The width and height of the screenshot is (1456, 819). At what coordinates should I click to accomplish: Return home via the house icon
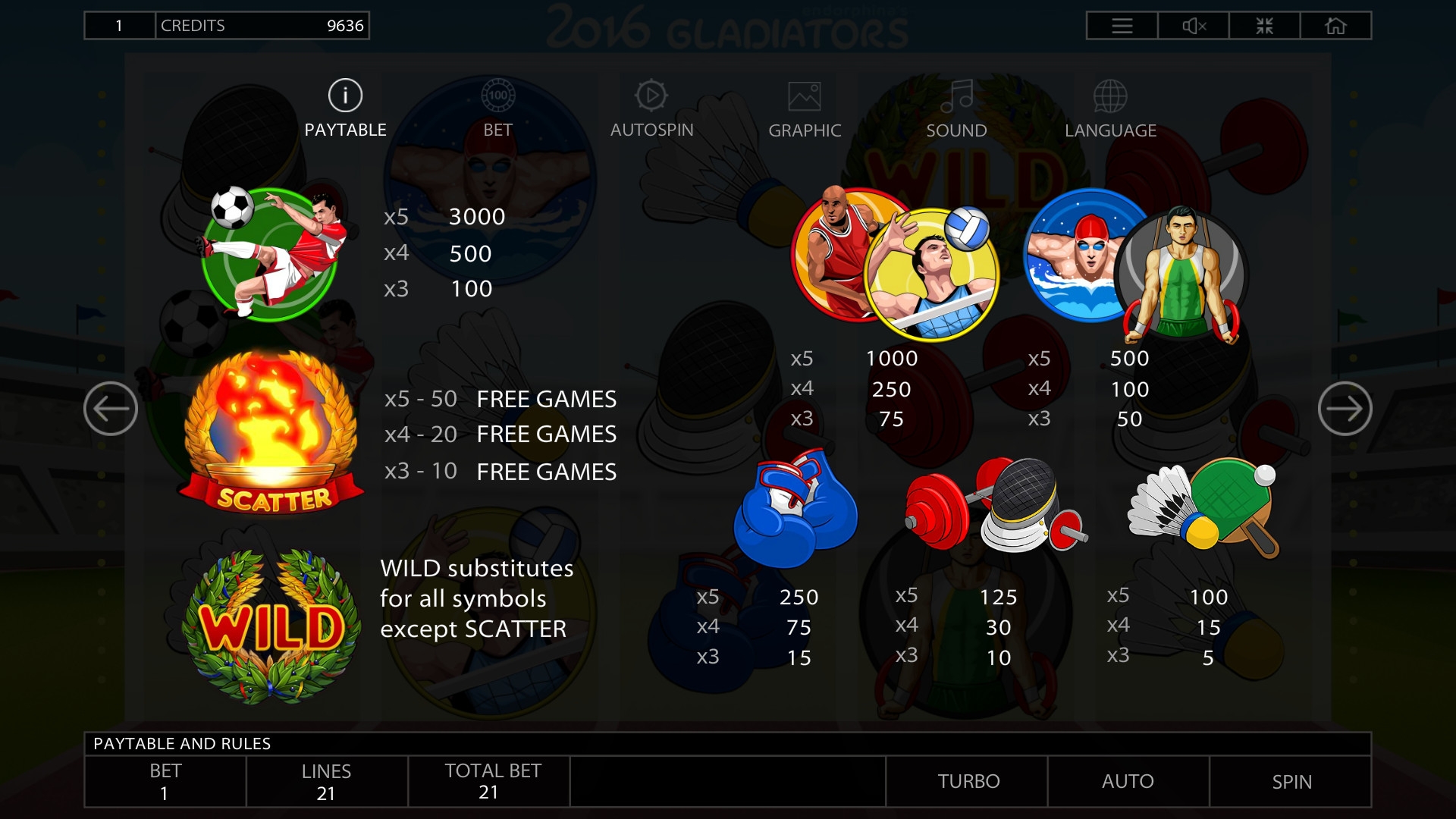(x=1335, y=26)
